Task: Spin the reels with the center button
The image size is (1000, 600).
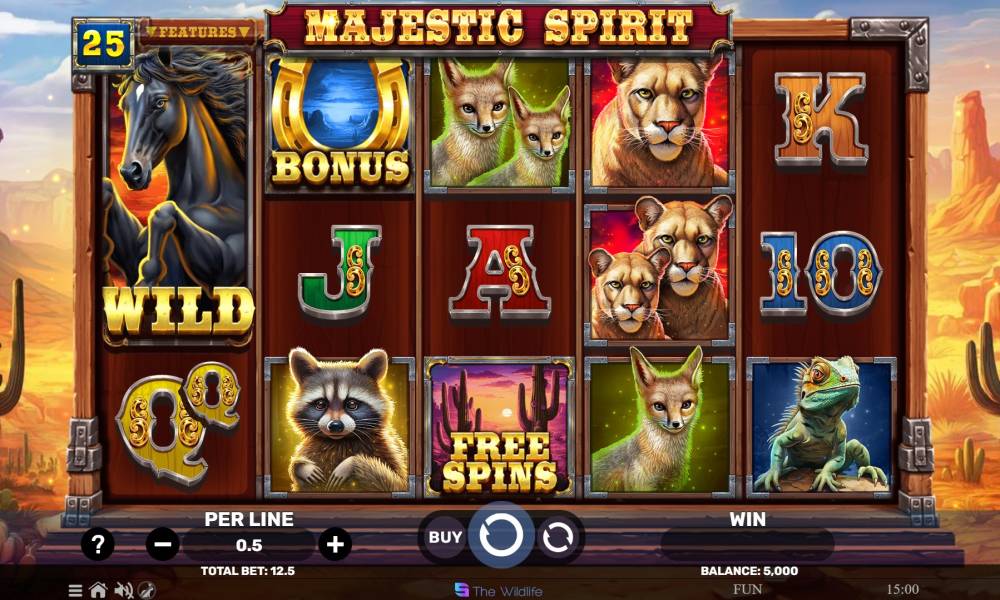Action: pos(501,537)
